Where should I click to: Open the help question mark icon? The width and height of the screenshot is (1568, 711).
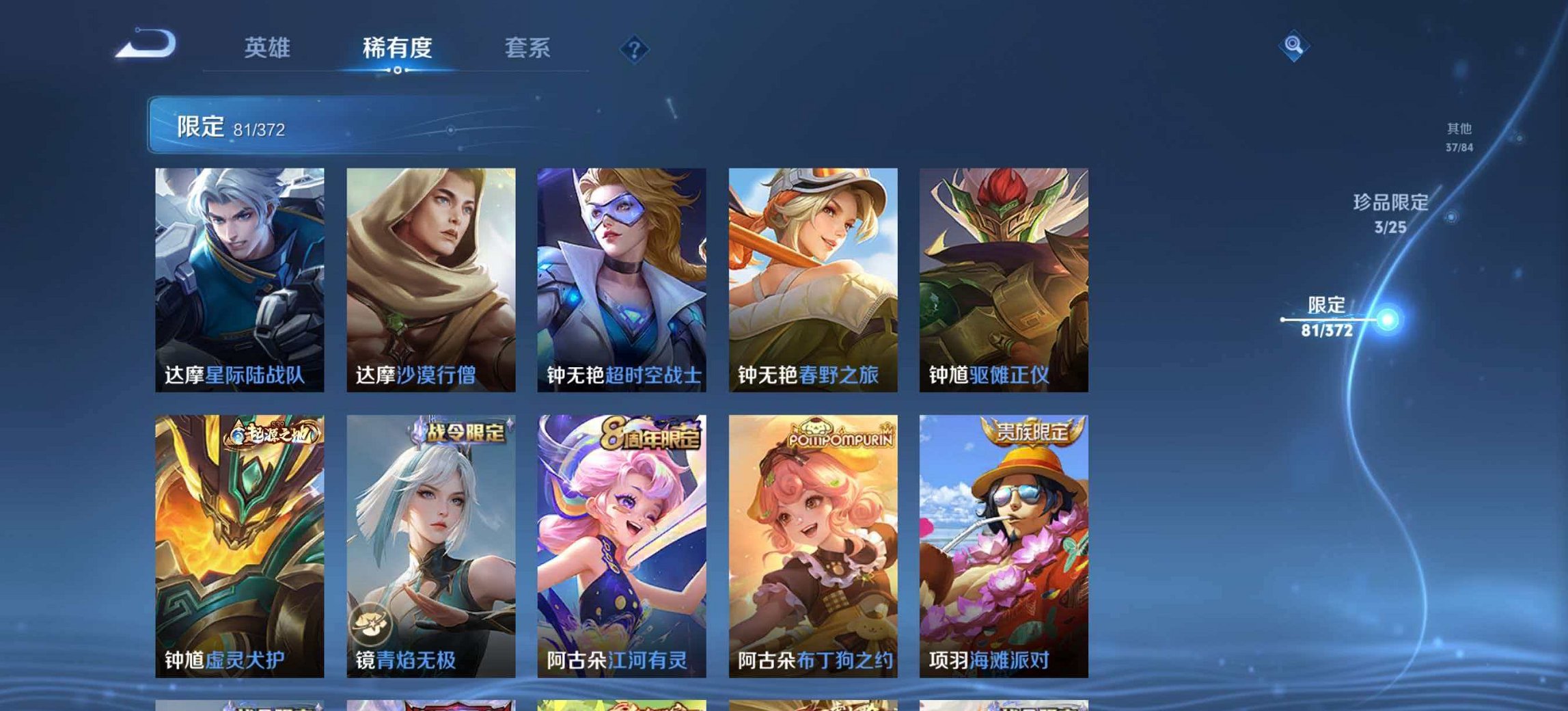(633, 49)
